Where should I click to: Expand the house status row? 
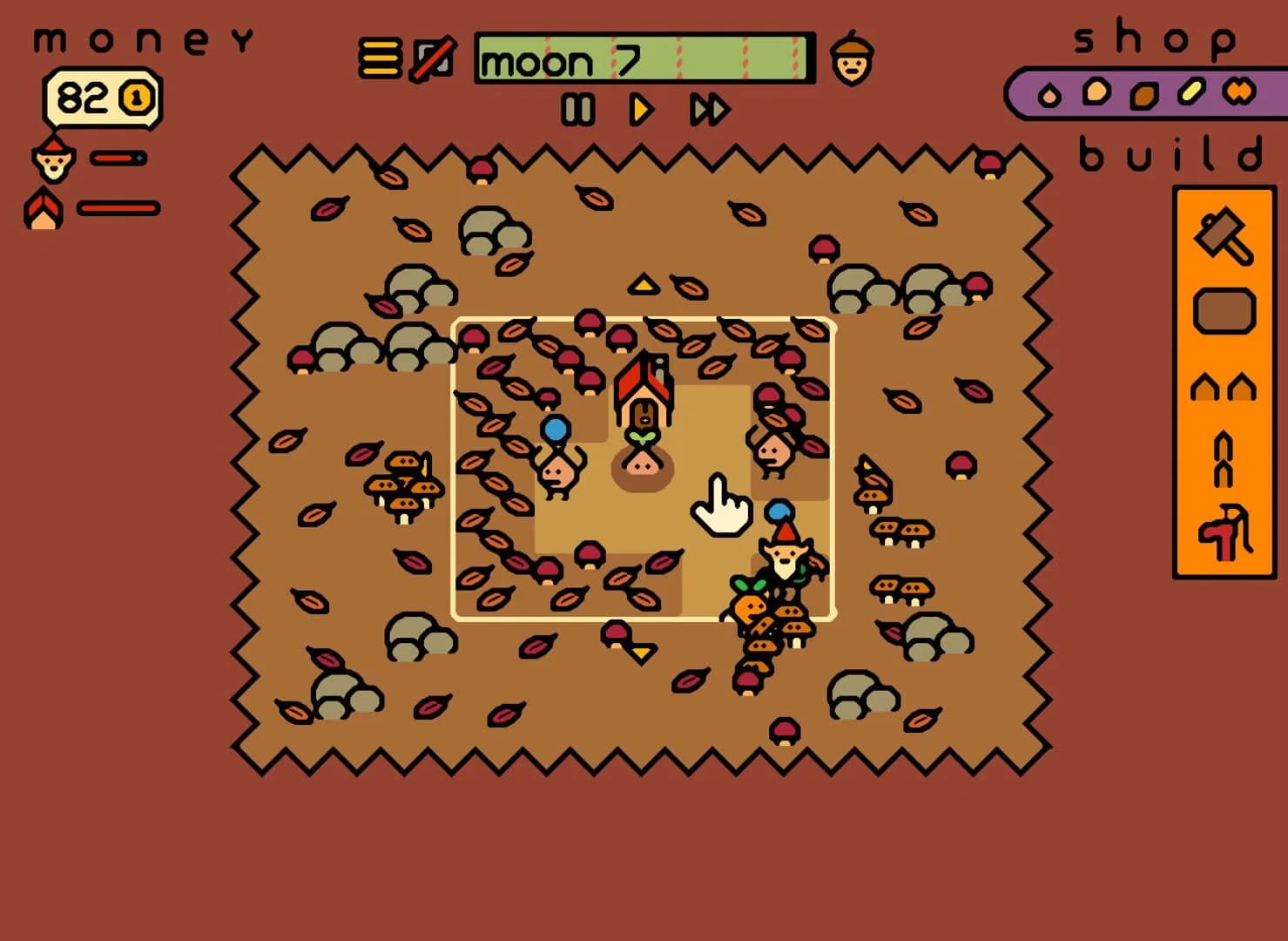[x=45, y=209]
